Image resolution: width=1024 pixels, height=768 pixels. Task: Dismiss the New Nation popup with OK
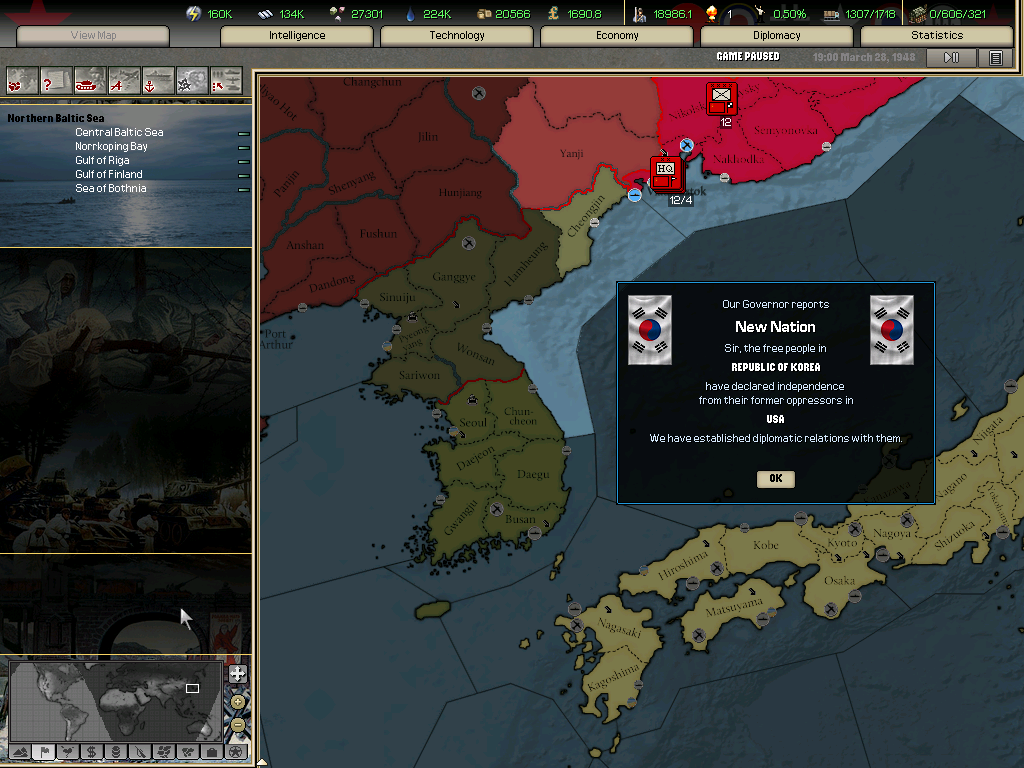[775, 479]
